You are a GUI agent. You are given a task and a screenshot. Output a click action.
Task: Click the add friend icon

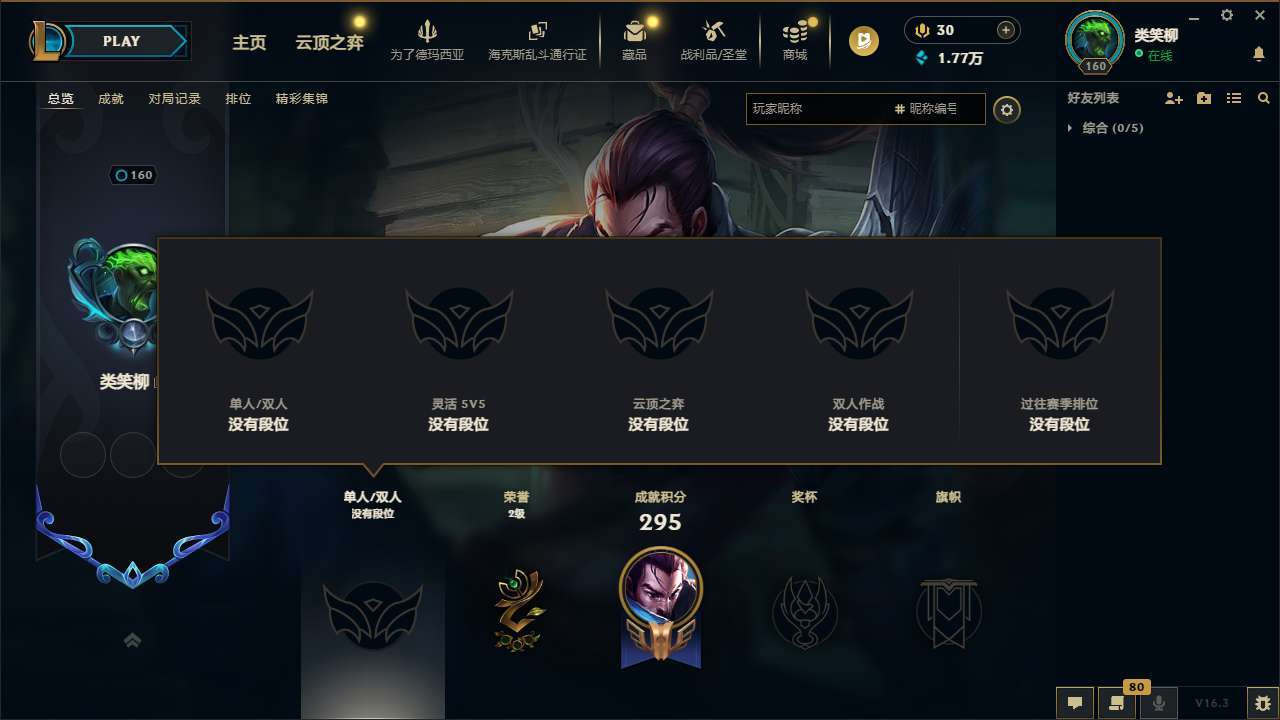tap(1172, 99)
